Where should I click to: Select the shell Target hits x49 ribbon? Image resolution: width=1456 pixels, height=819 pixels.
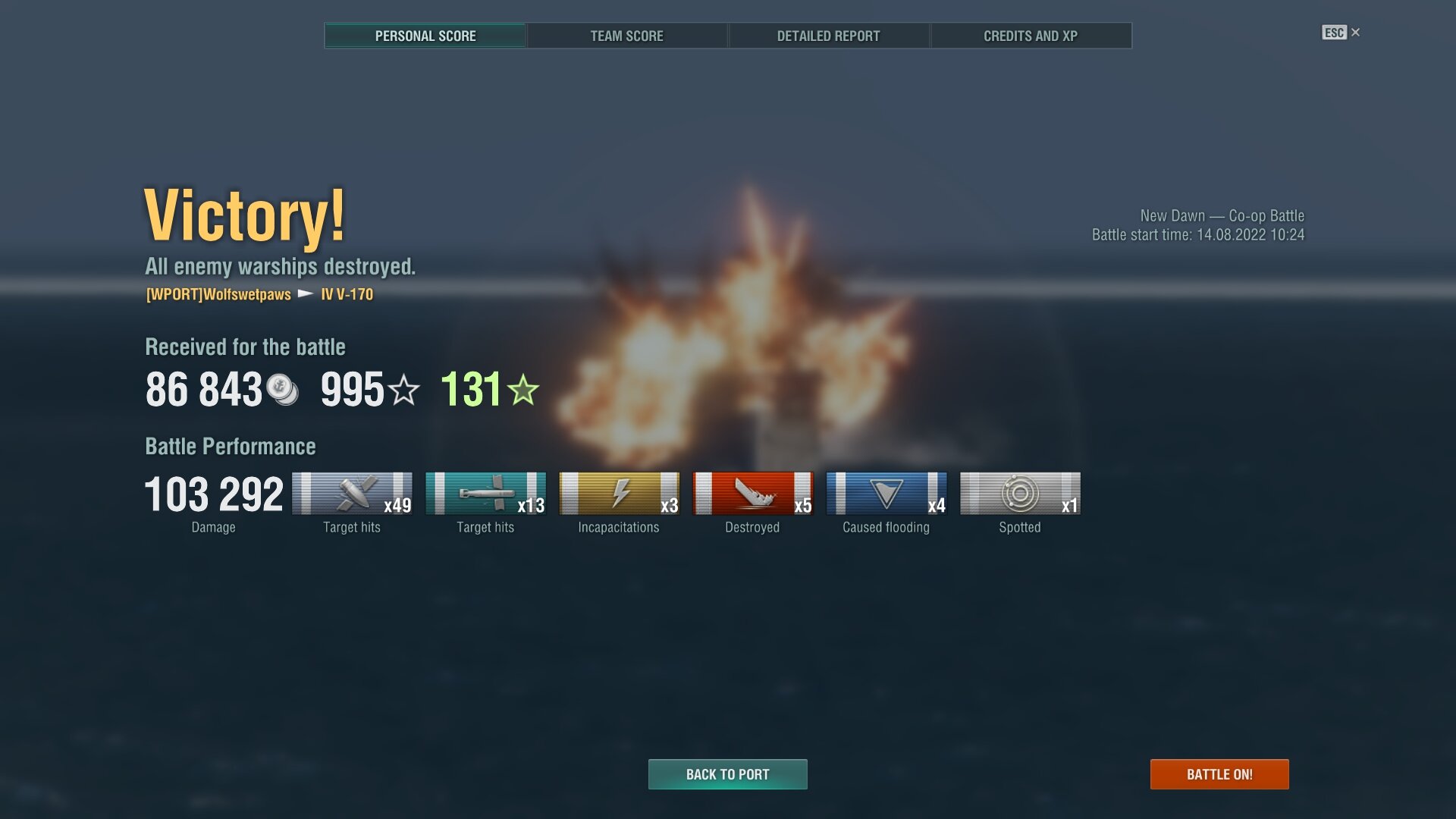pos(353,494)
